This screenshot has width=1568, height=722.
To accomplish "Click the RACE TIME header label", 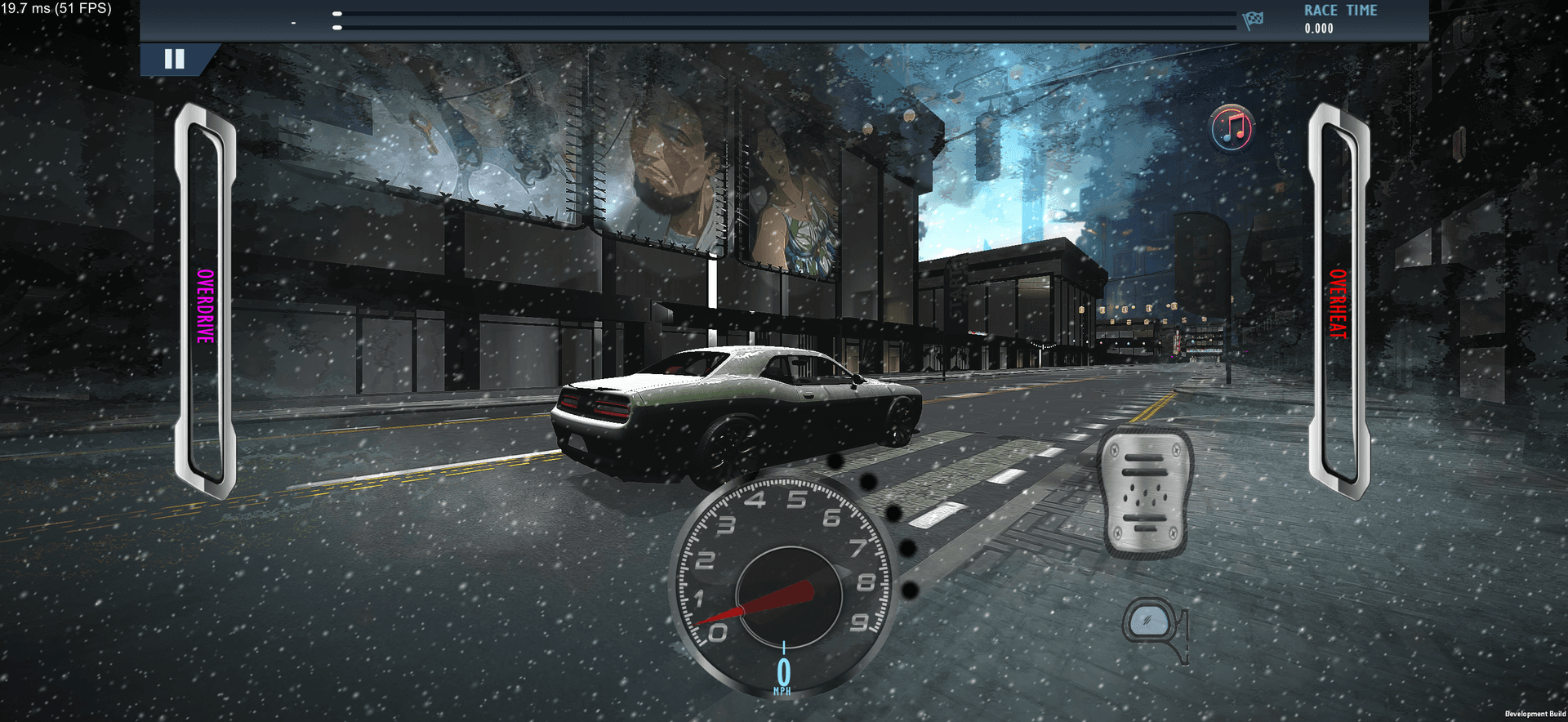I will tap(1340, 10).
